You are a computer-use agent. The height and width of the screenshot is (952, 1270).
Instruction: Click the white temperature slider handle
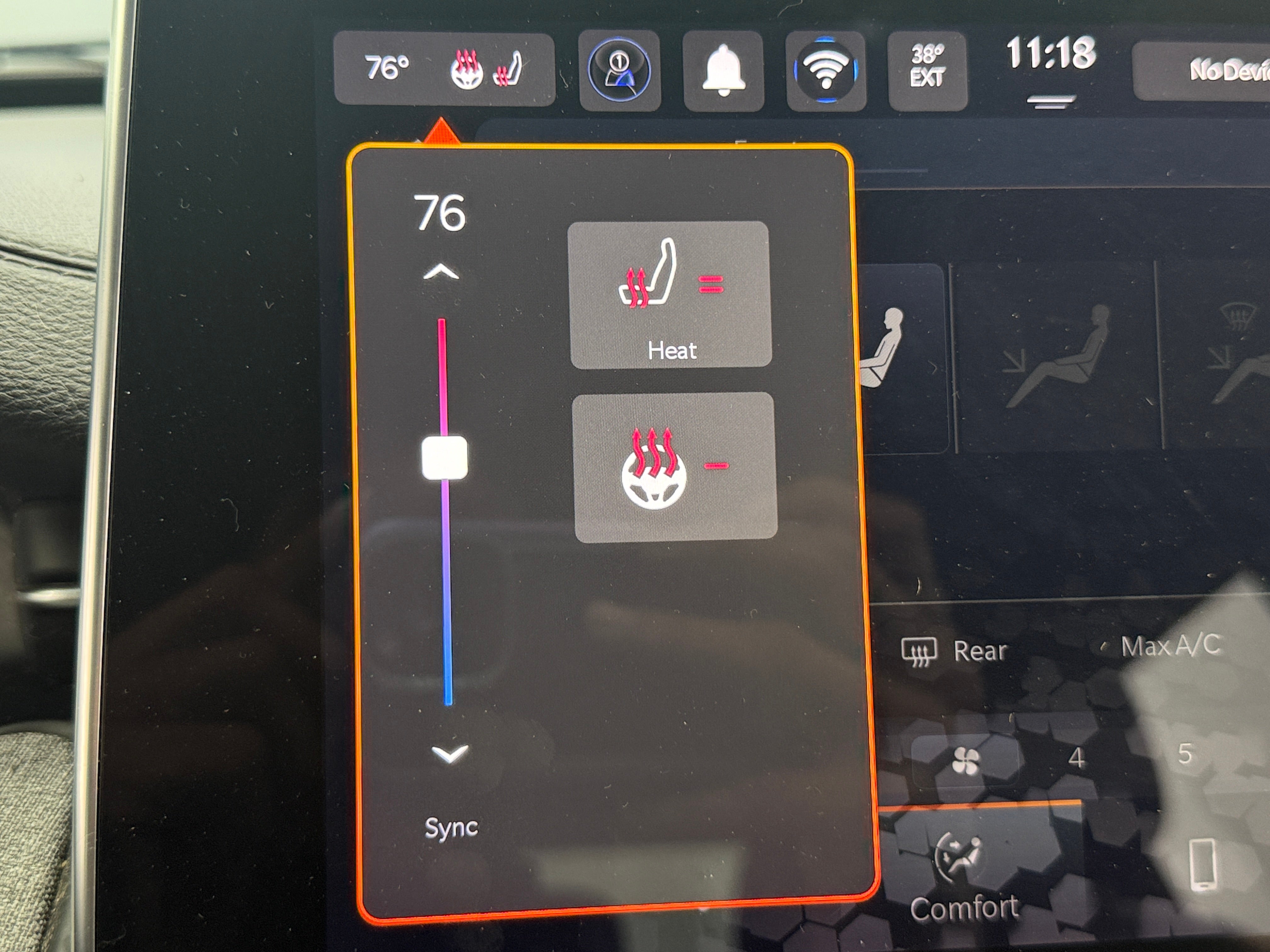(444, 457)
